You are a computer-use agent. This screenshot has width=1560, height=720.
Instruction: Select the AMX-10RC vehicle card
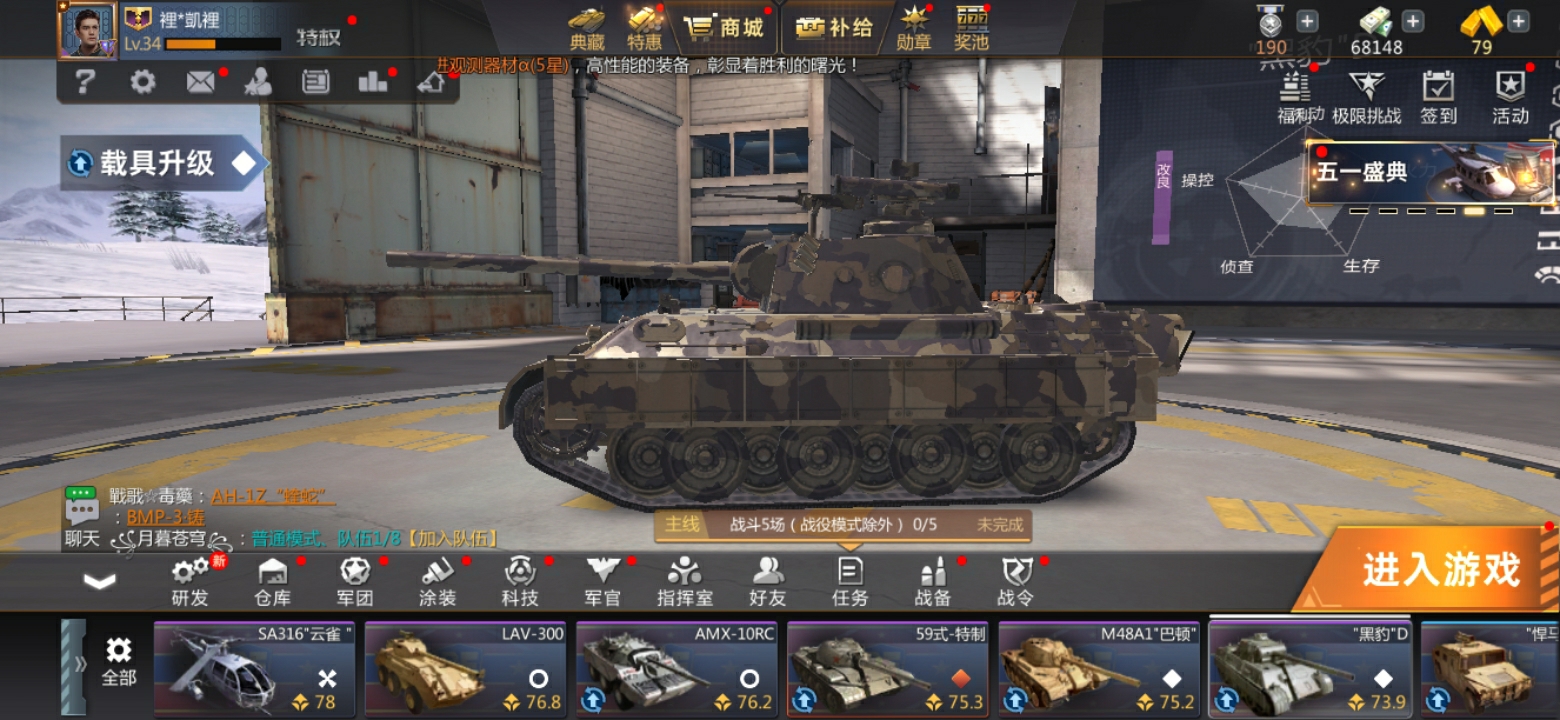click(x=677, y=667)
